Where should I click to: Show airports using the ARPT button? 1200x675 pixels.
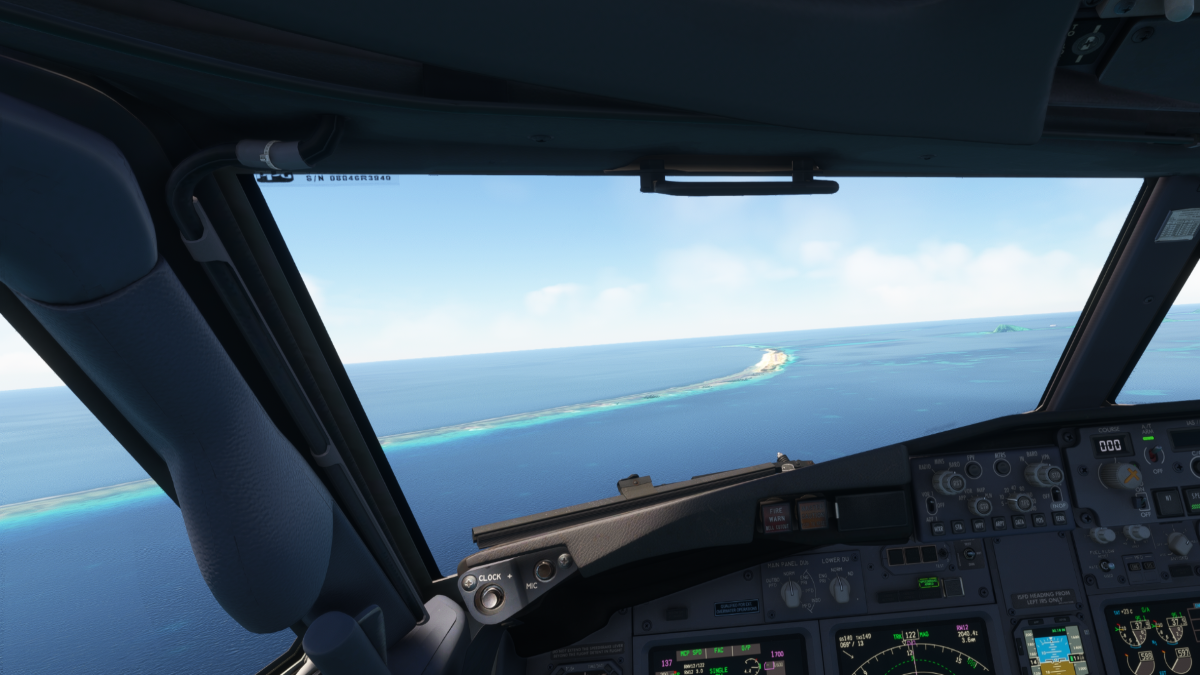[x=997, y=522]
